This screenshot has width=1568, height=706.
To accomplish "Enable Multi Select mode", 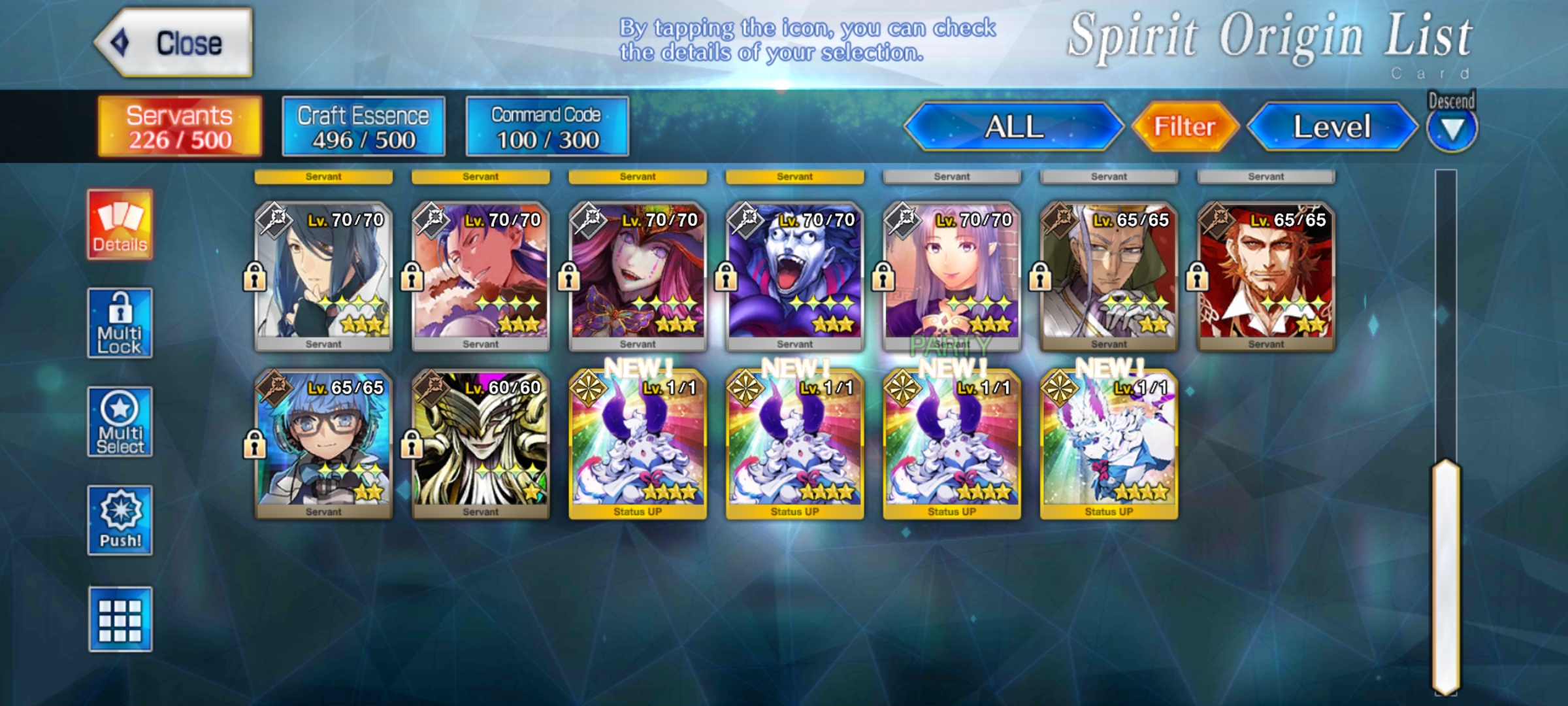I will click(120, 422).
